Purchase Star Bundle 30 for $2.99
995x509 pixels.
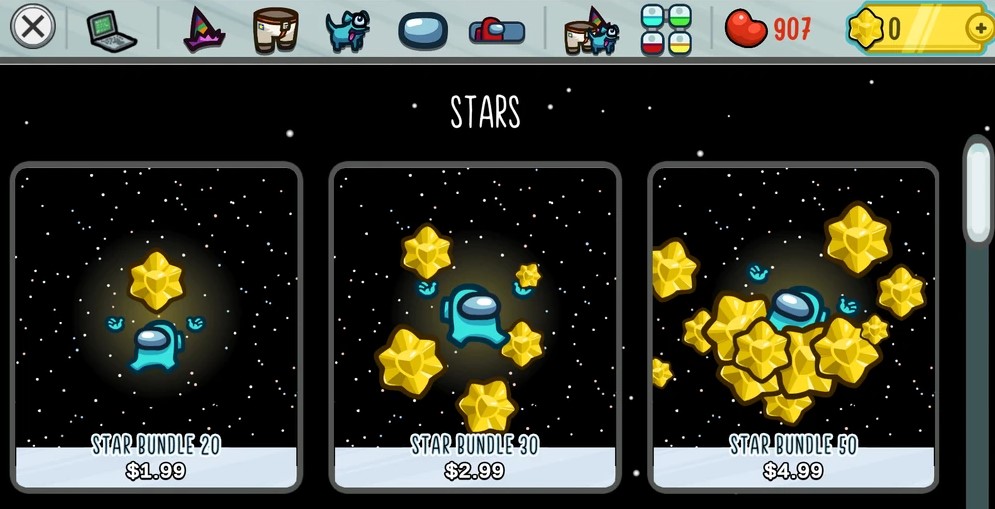[475, 327]
